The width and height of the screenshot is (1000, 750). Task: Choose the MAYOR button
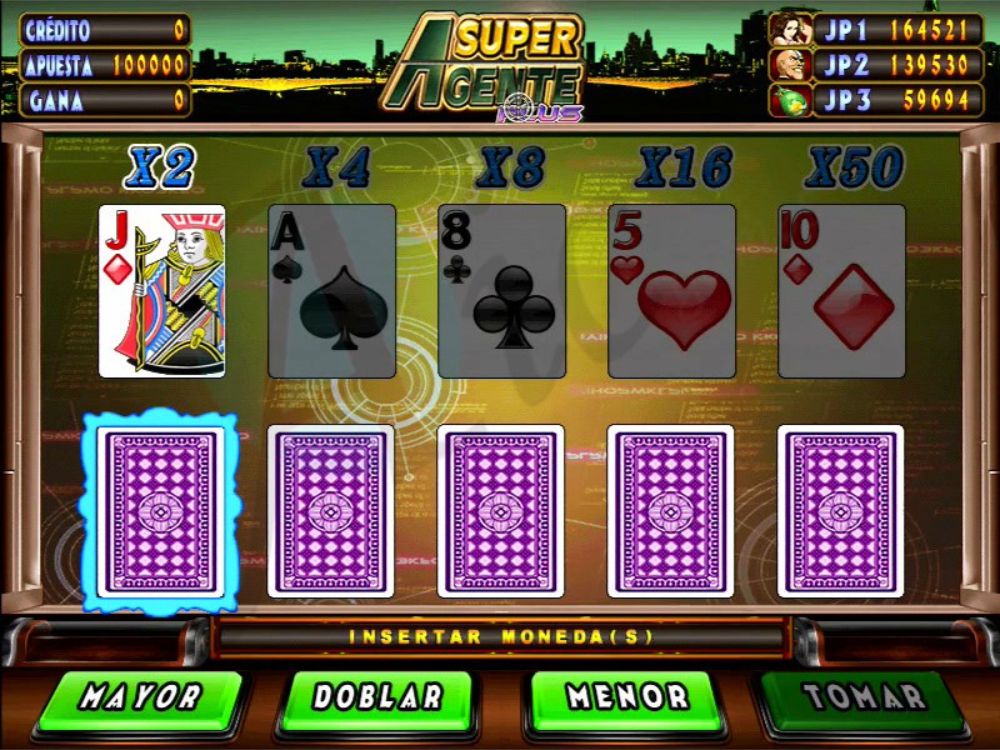click(x=140, y=698)
